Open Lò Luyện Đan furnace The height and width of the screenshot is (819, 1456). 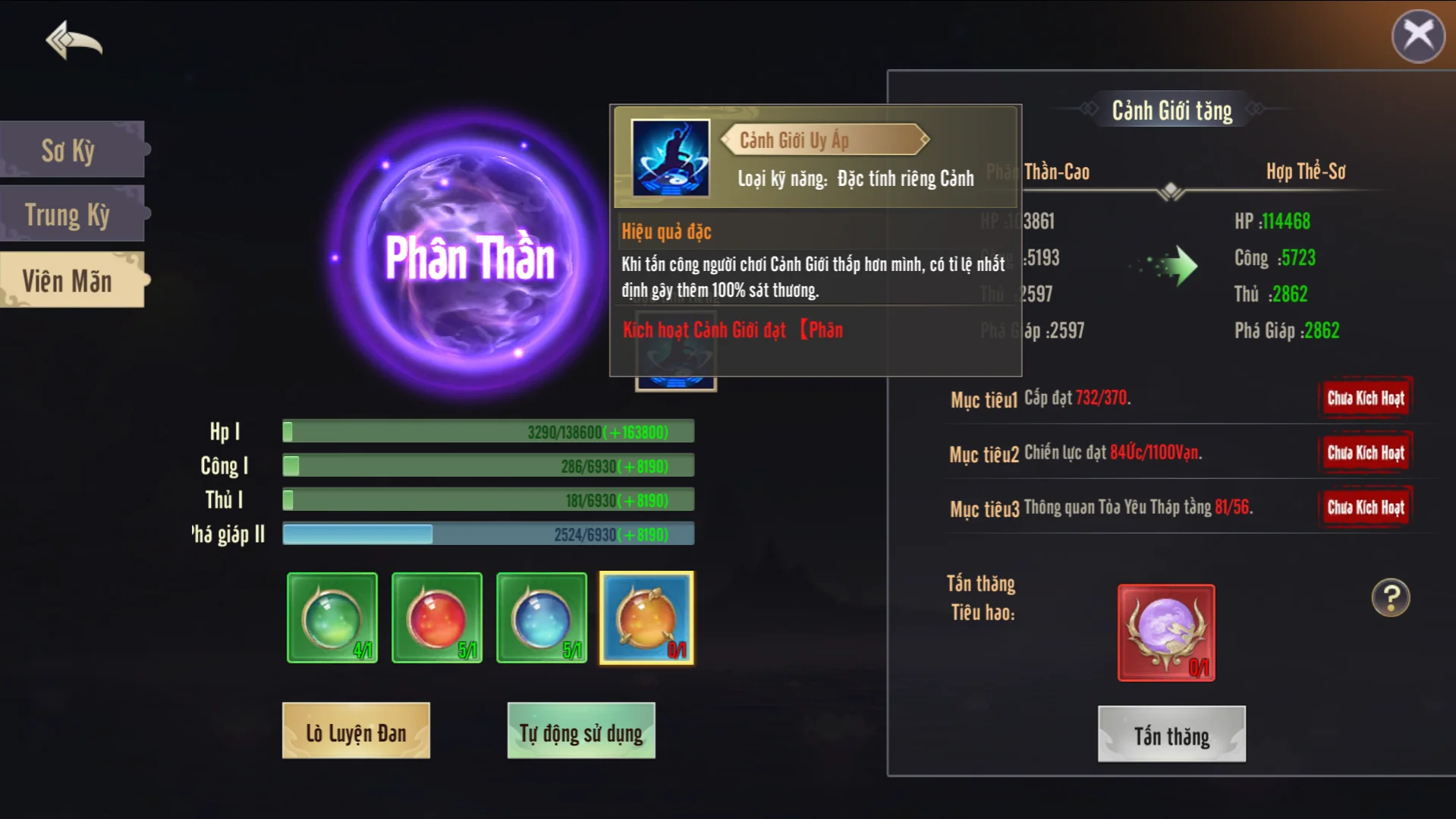[x=356, y=731]
